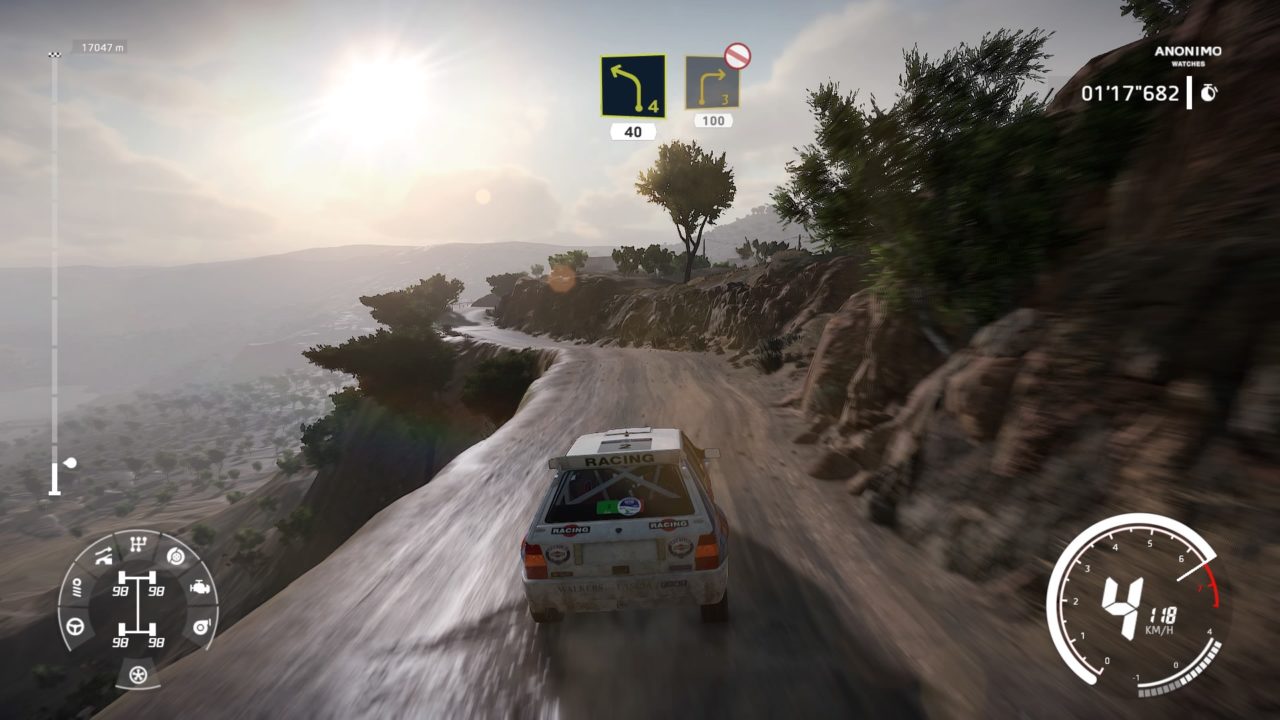Click the stopwatch icon beside the timer
Viewport: 1280px width, 720px height.
point(1209,92)
